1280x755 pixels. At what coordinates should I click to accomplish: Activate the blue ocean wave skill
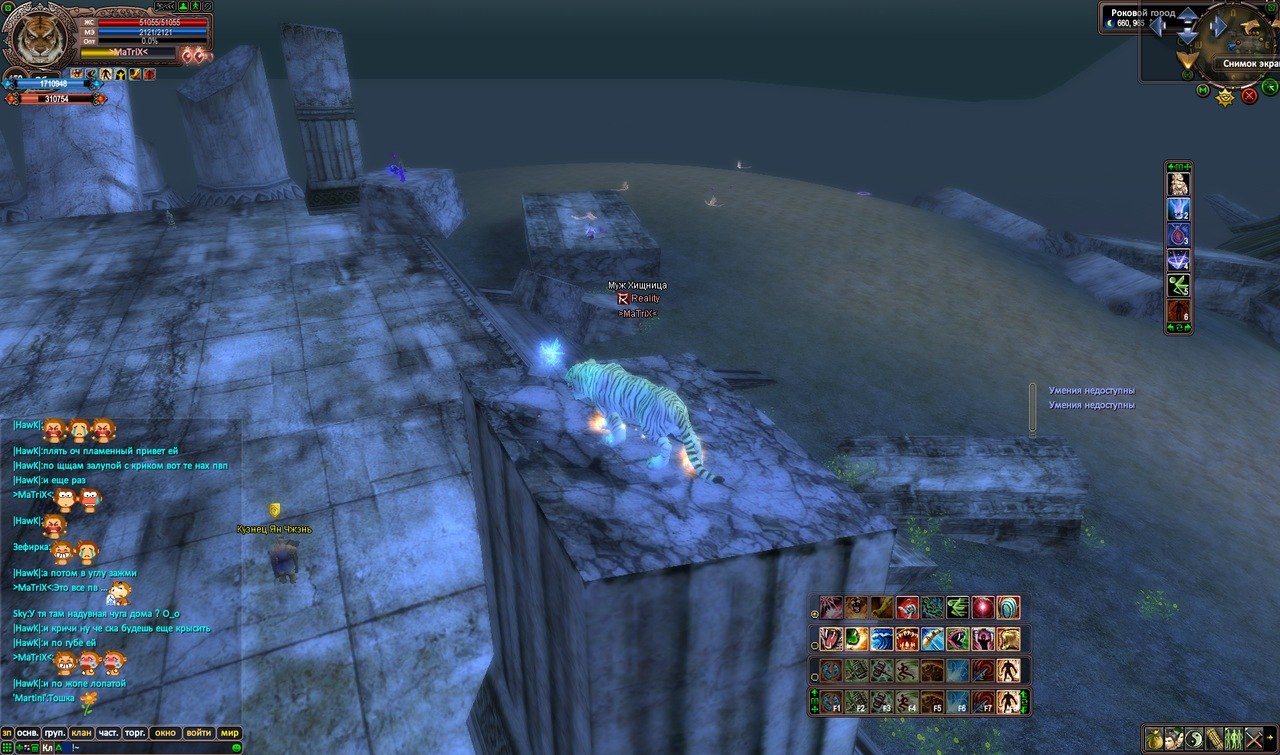(x=881, y=639)
